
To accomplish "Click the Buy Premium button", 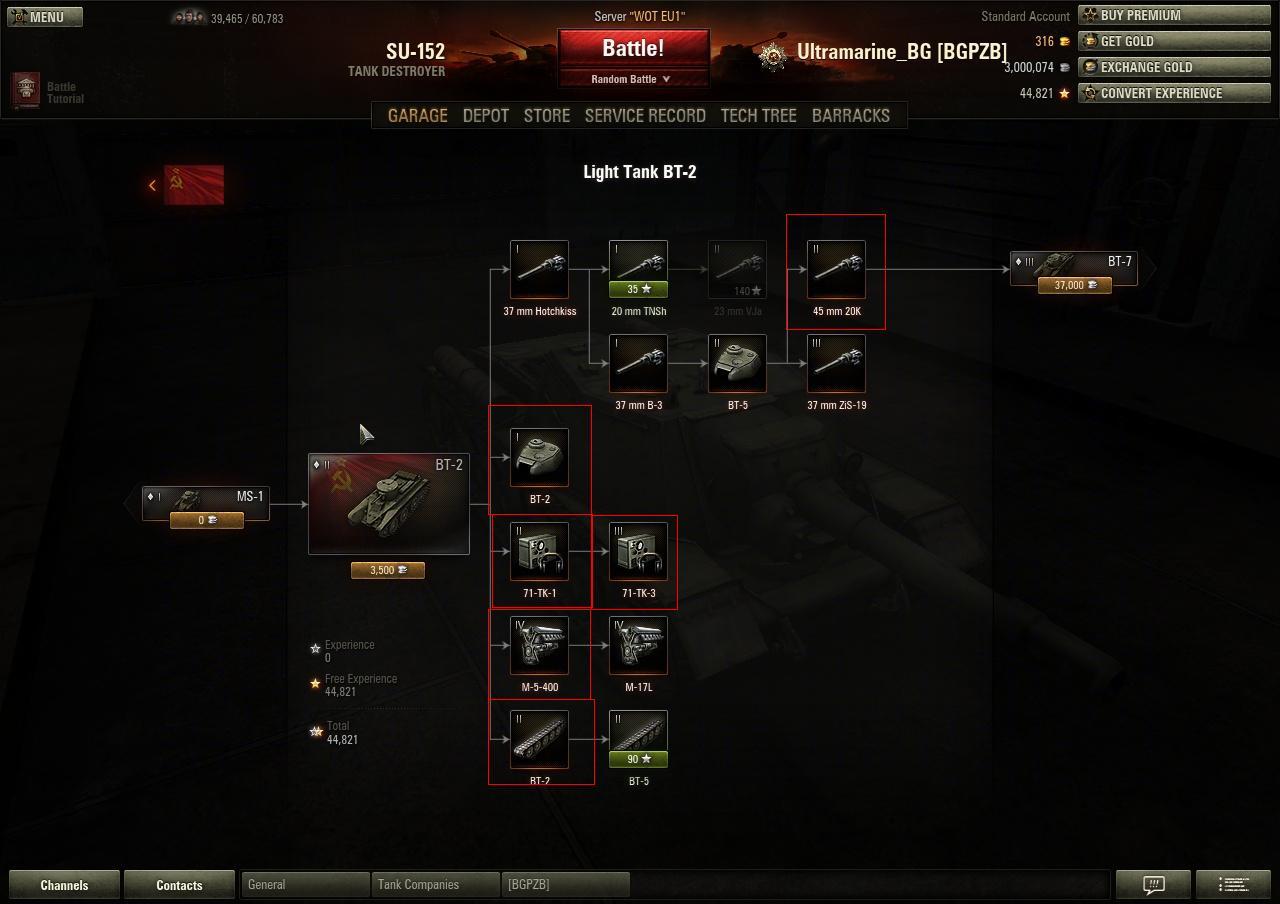I will coord(1174,16).
